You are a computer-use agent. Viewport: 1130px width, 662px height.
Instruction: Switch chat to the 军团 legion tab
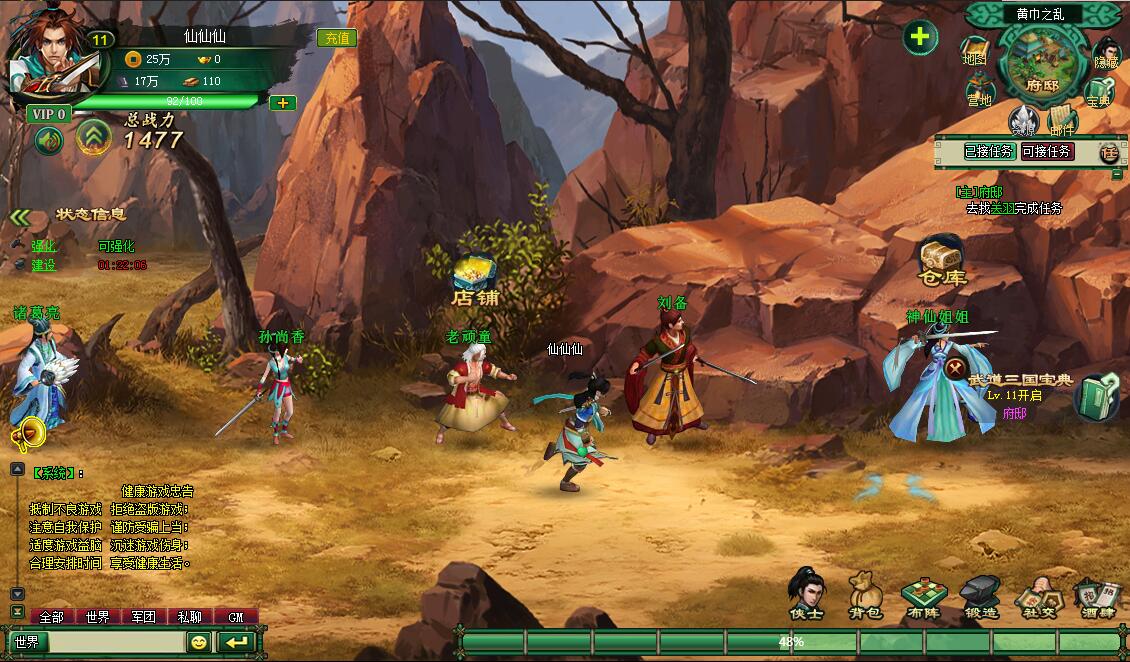point(144,617)
